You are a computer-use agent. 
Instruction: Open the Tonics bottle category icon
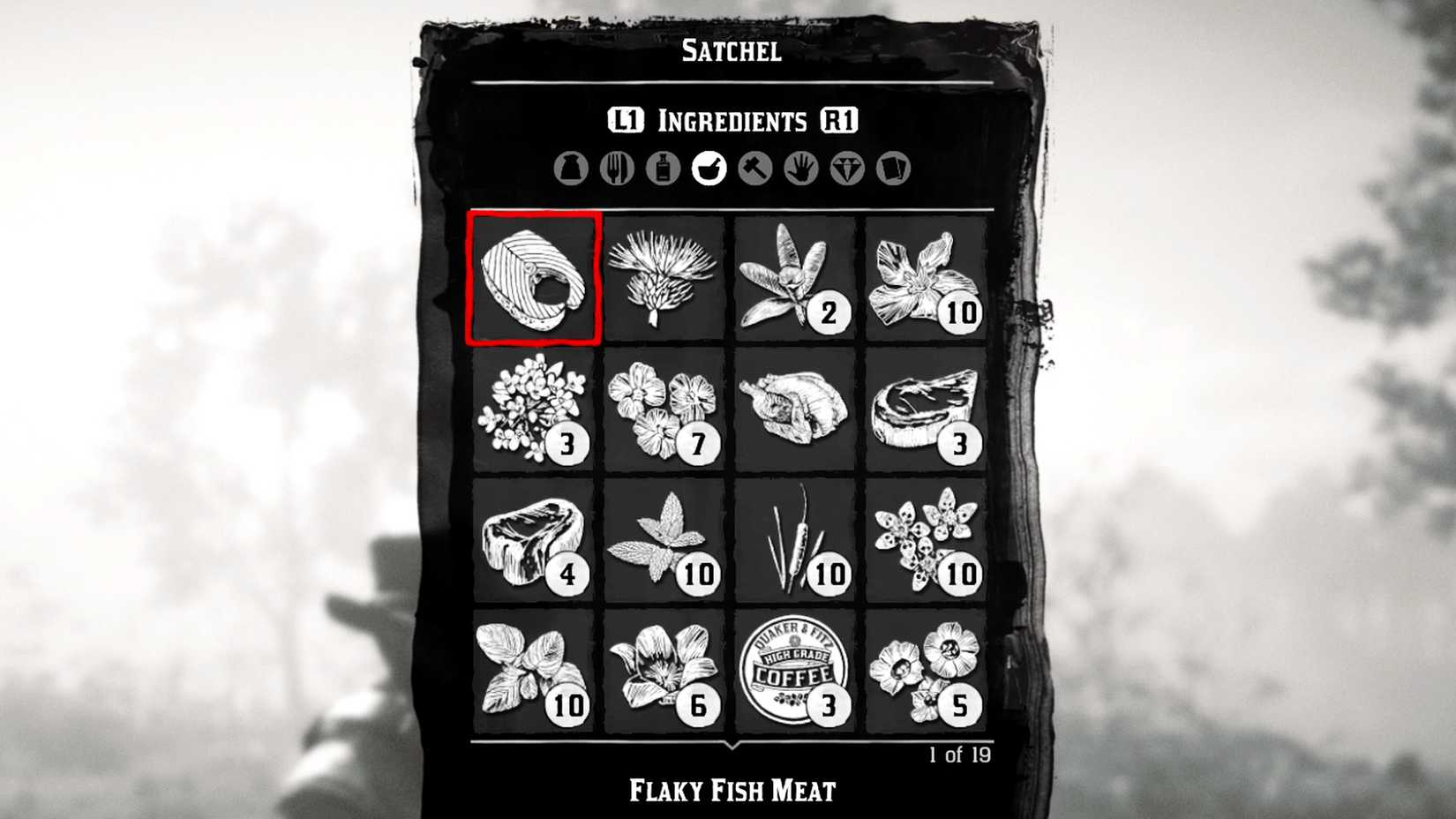pos(664,168)
